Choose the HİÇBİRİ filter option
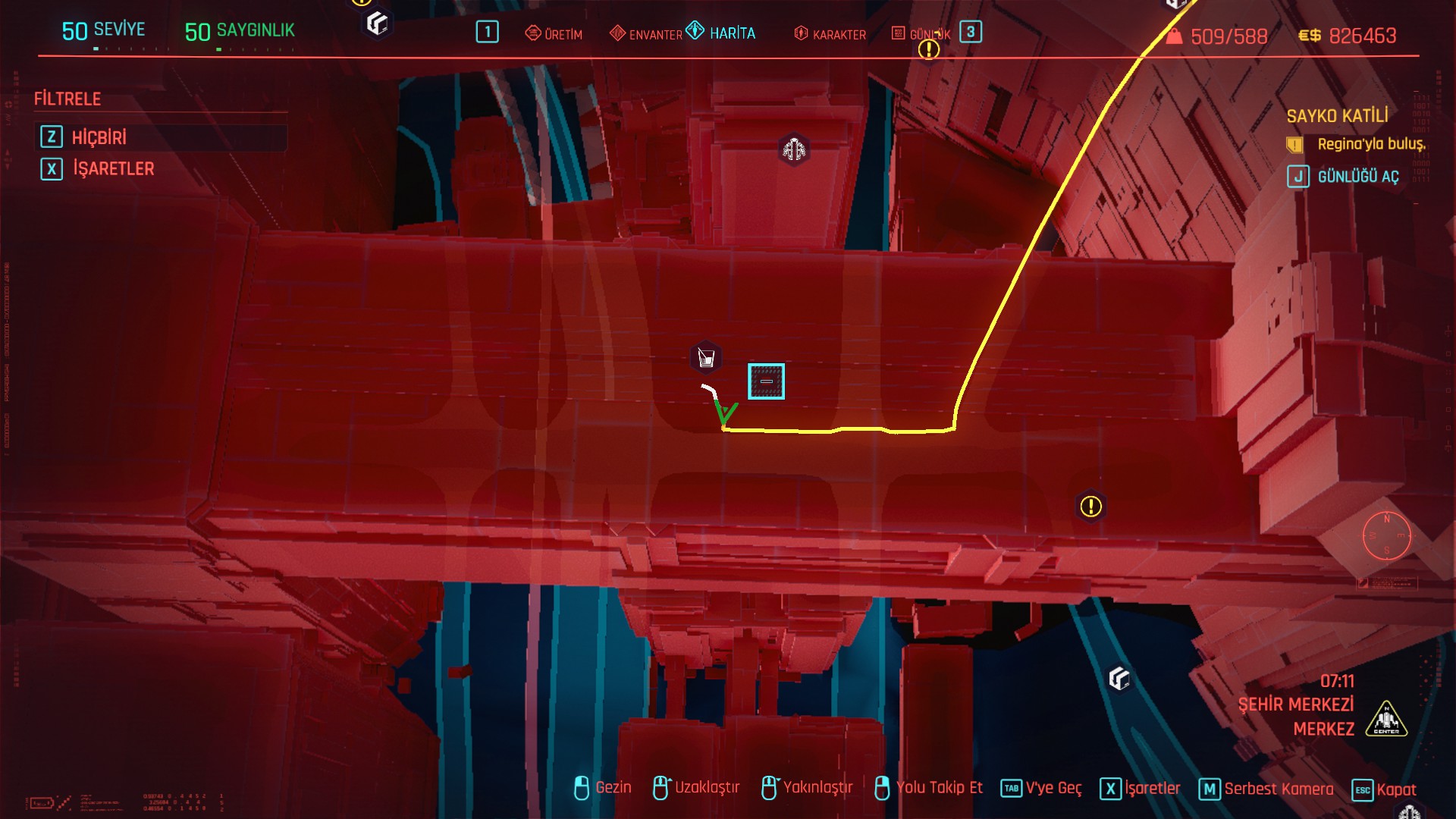1456x819 pixels. pyautogui.click(x=99, y=137)
